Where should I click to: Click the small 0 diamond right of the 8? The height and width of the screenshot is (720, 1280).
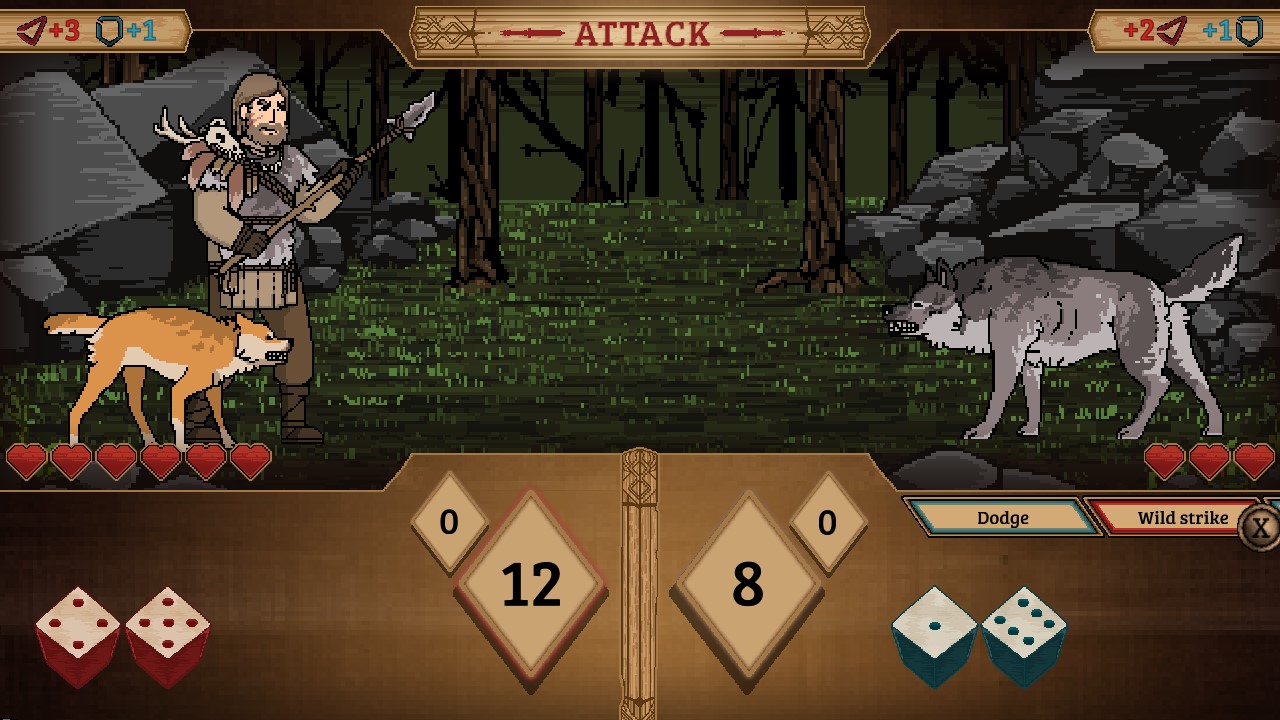pos(827,521)
